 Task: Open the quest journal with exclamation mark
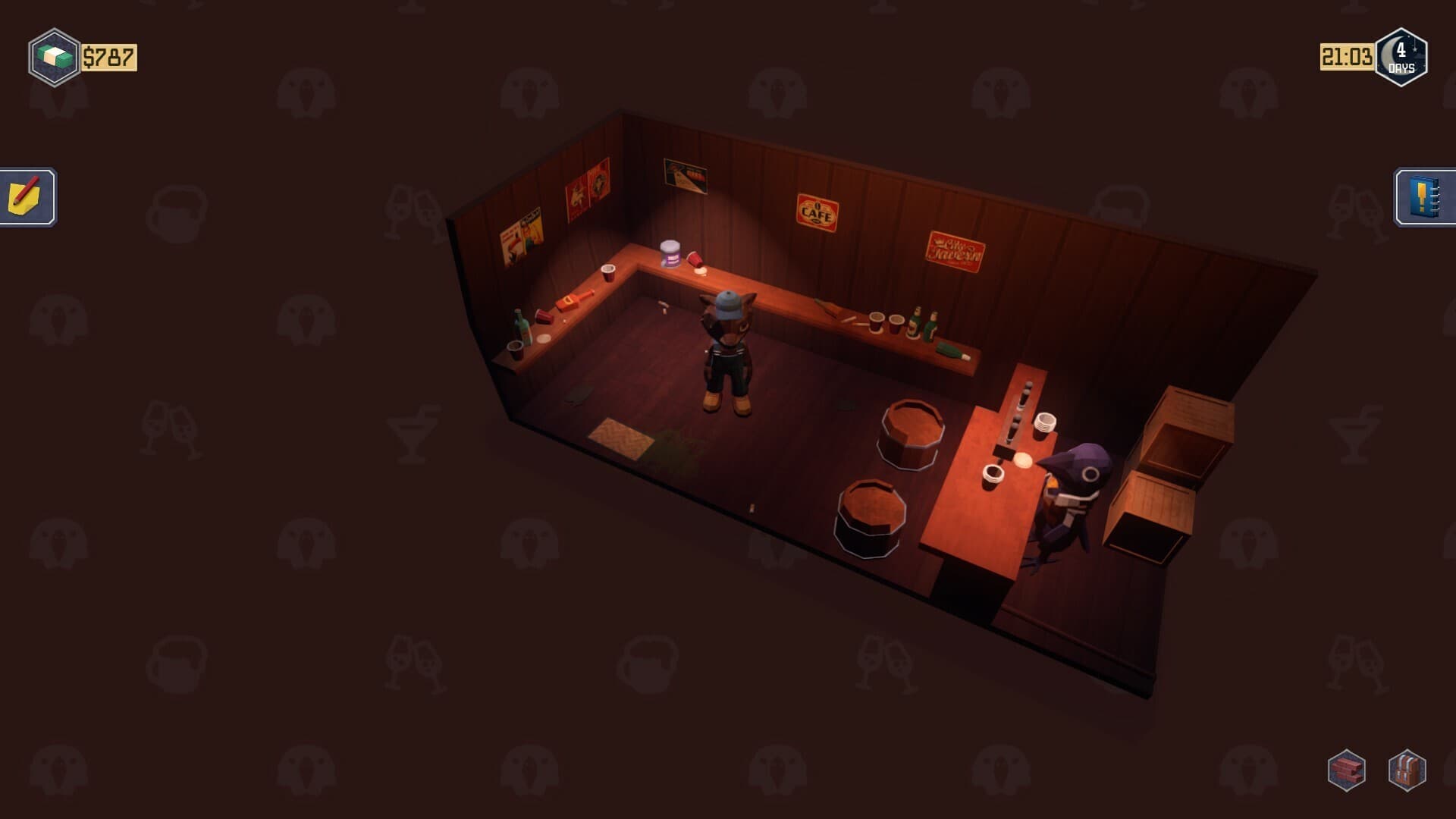pyautogui.click(x=1424, y=199)
